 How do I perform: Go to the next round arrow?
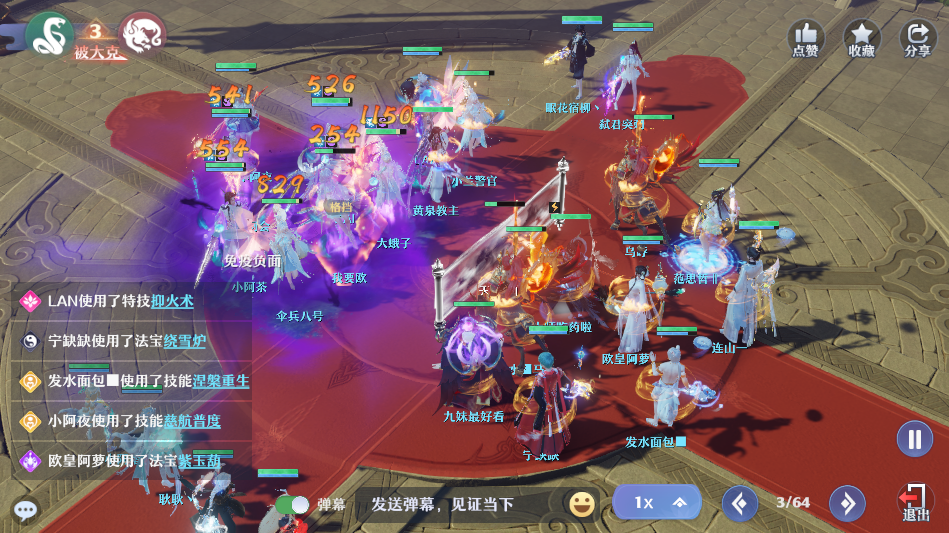[x=846, y=503]
